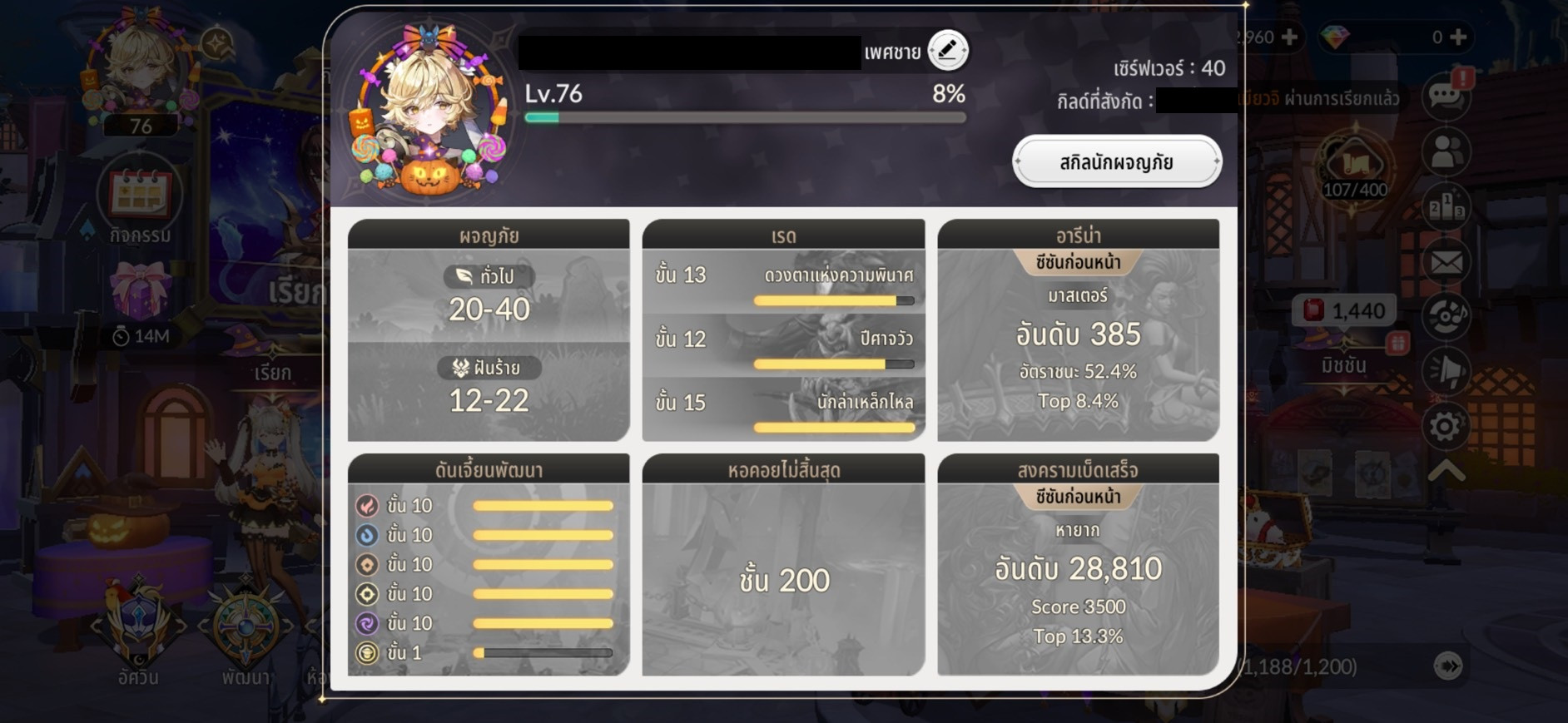The height and width of the screenshot is (723, 1568).
Task: Select the เรด raid panel
Action: pos(783,330)
